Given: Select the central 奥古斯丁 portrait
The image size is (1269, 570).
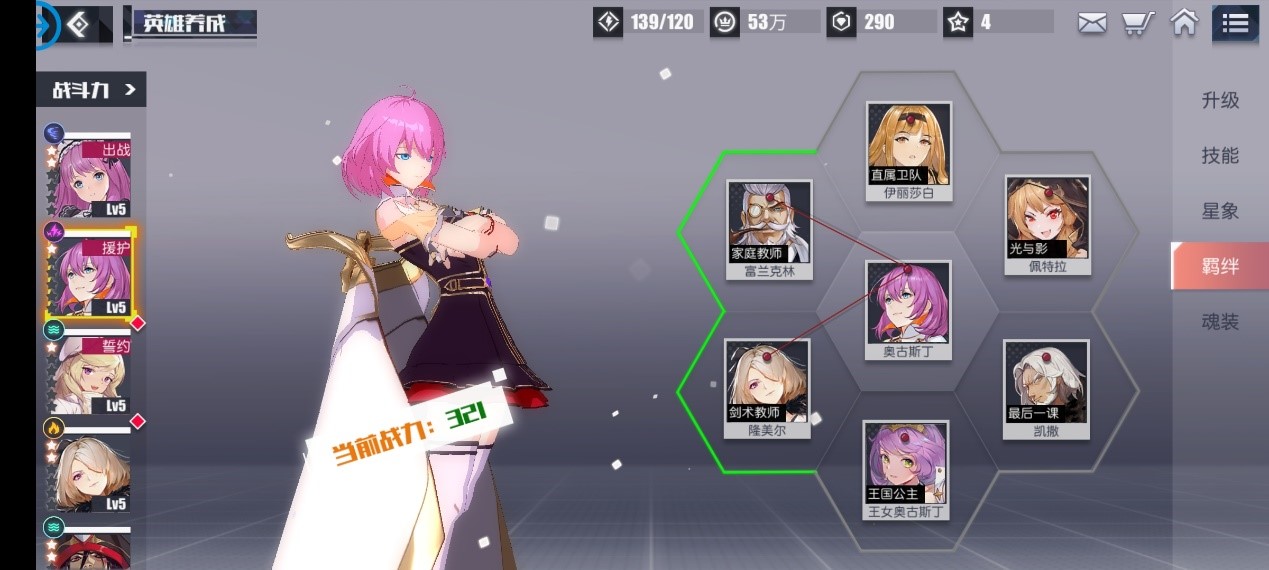Looking at the screenshot, I should click(907, 302).
